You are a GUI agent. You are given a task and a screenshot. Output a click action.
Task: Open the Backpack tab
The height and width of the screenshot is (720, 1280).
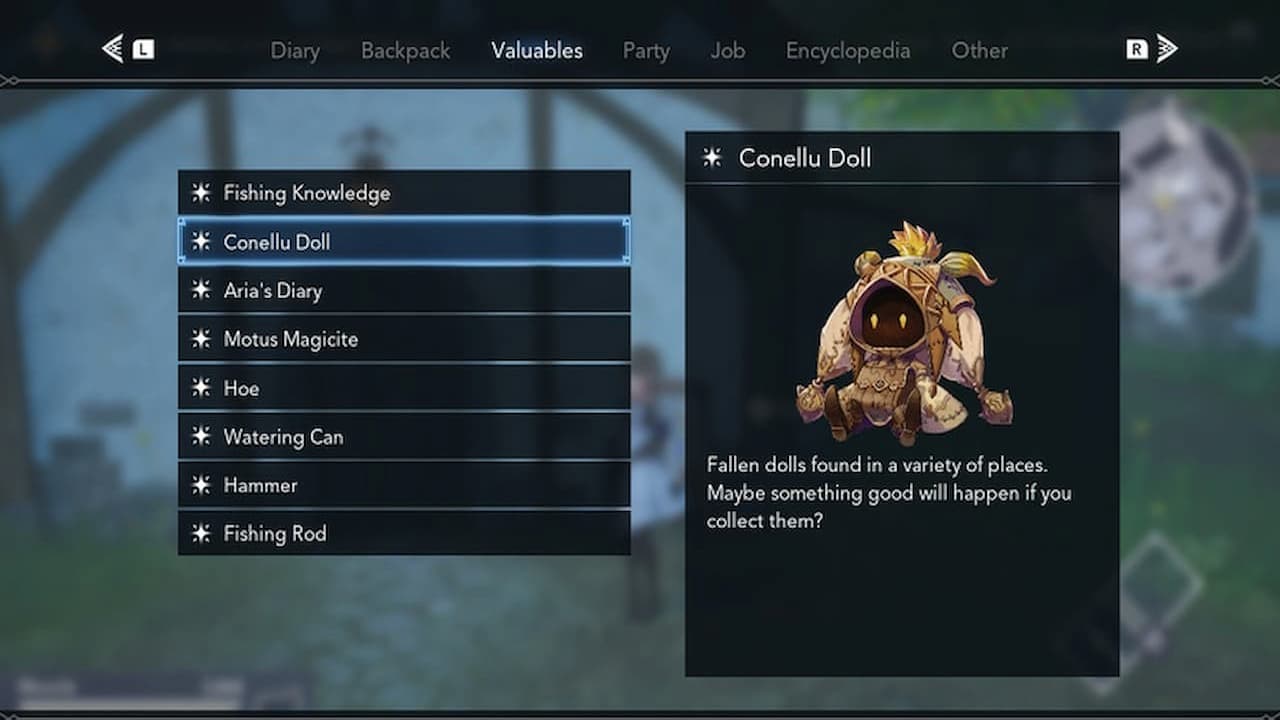coord(405,50)
